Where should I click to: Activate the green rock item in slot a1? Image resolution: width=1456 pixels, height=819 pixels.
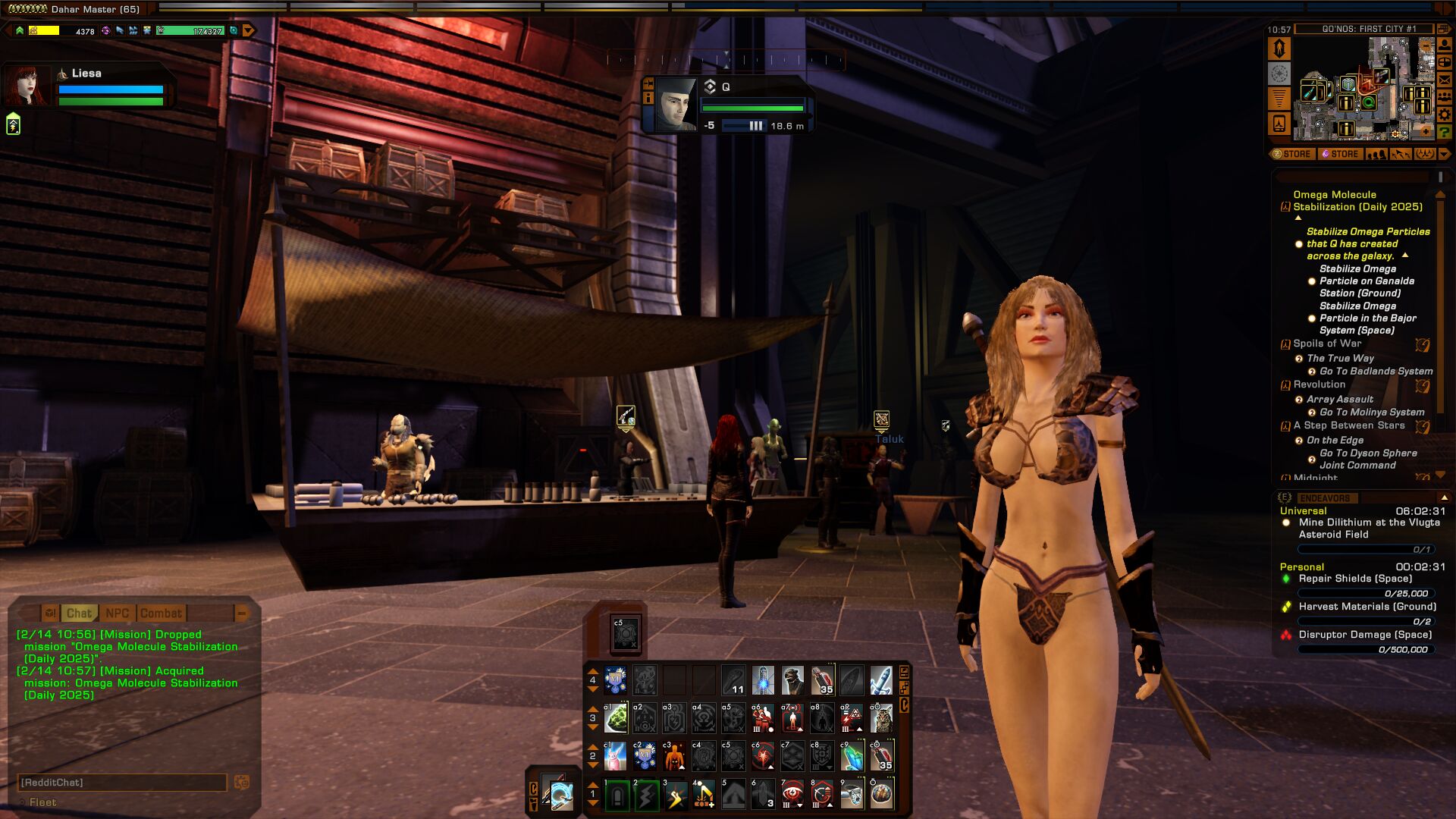point(616,718)
